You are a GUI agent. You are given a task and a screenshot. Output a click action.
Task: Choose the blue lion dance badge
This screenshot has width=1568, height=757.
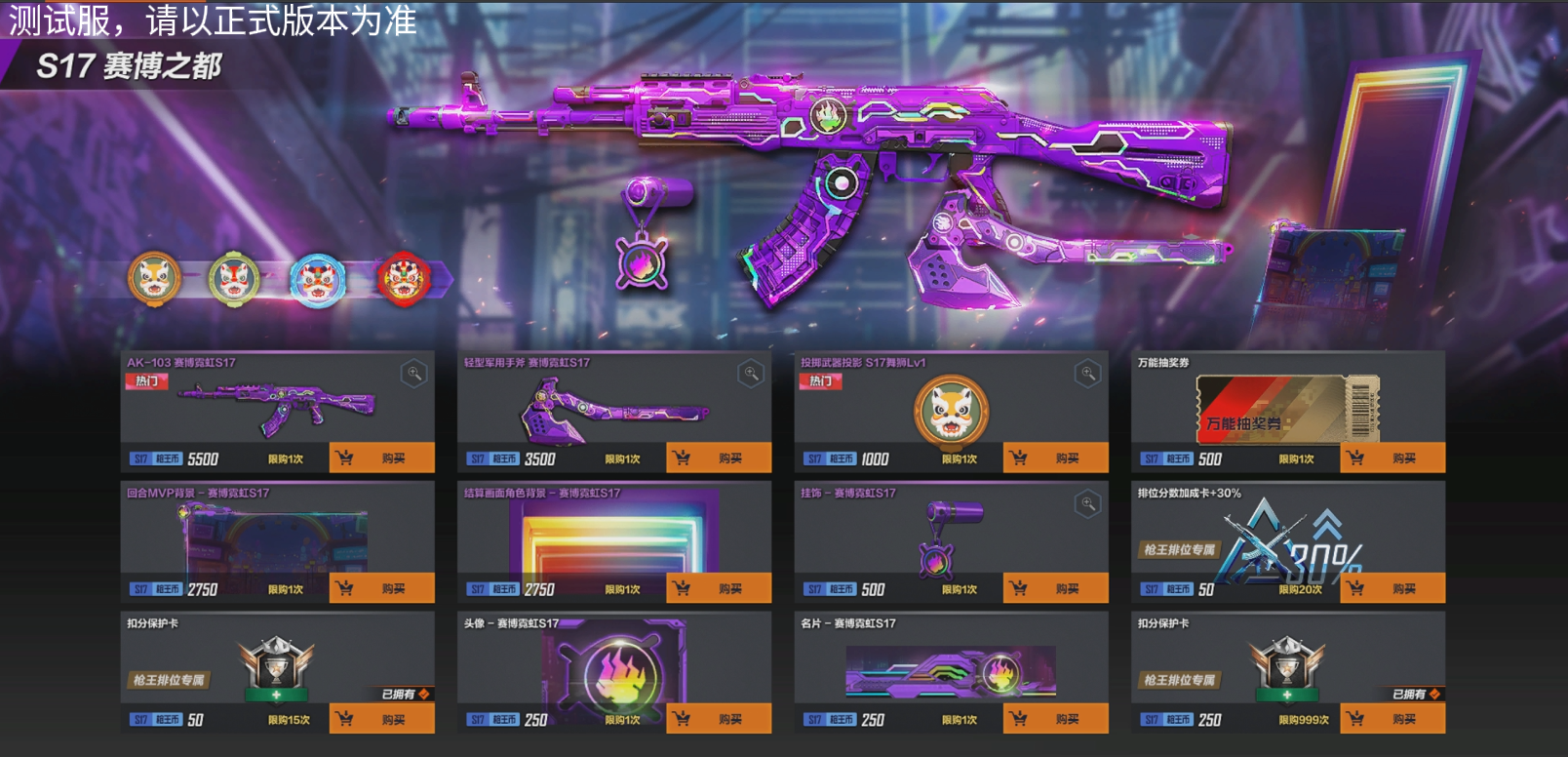click(x=318, y=279)
